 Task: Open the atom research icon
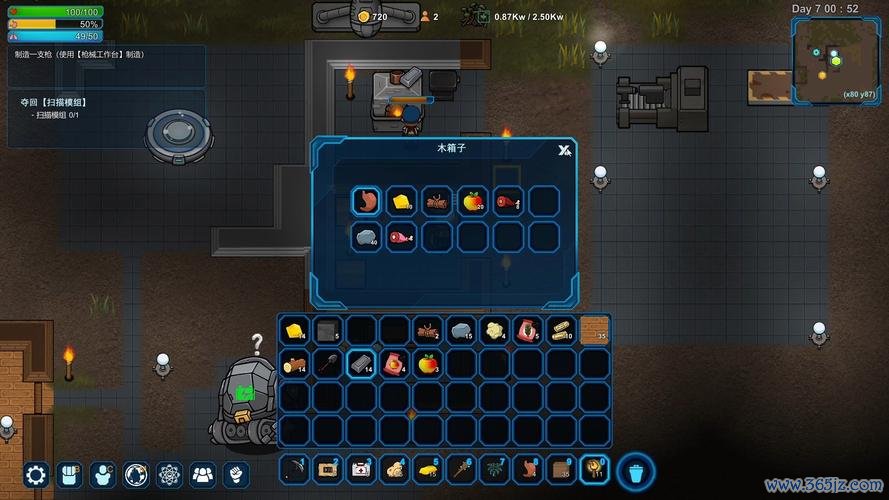170,474
